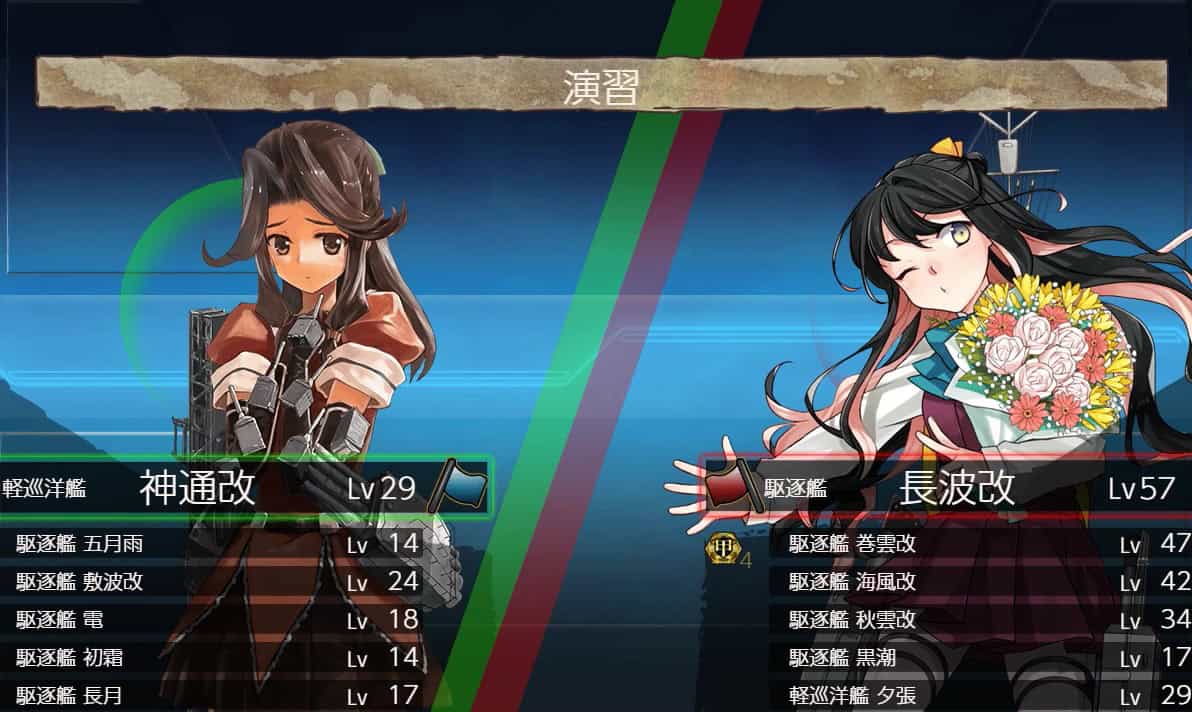Pick the 初霜 fleet entry

click(x=215, y=658)
